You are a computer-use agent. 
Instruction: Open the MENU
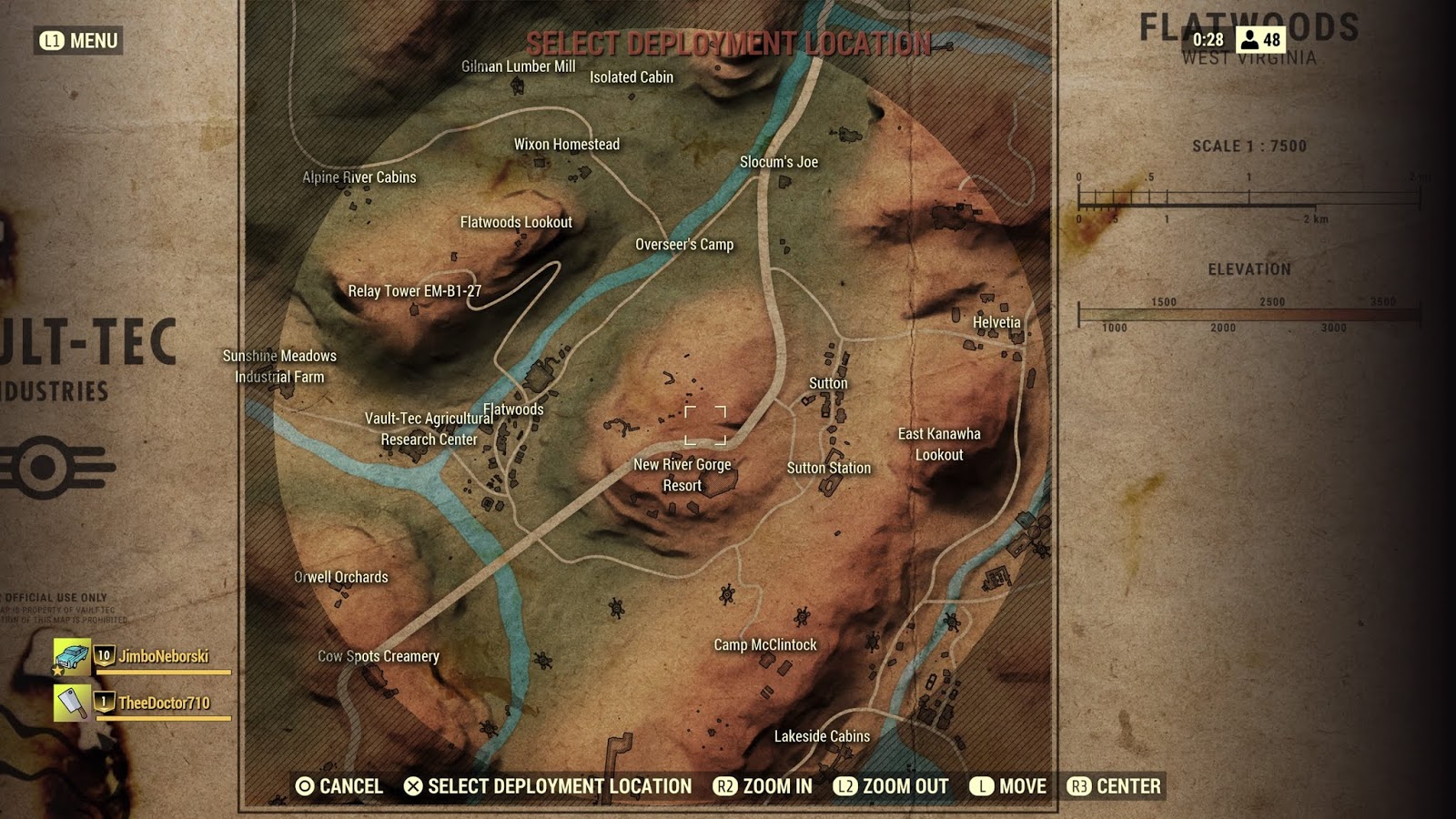[86, 40]
